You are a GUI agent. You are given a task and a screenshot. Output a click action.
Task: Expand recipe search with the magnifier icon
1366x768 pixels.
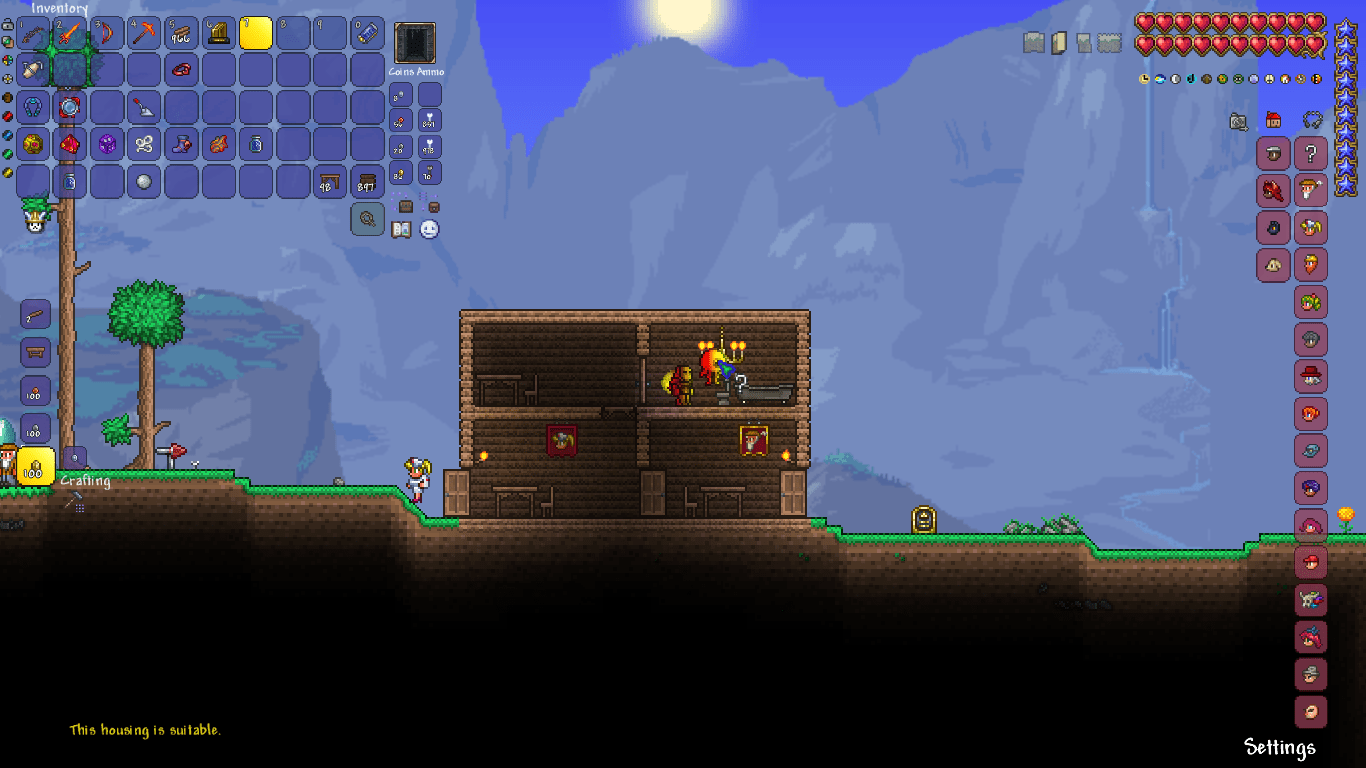(x=367, y=218)
